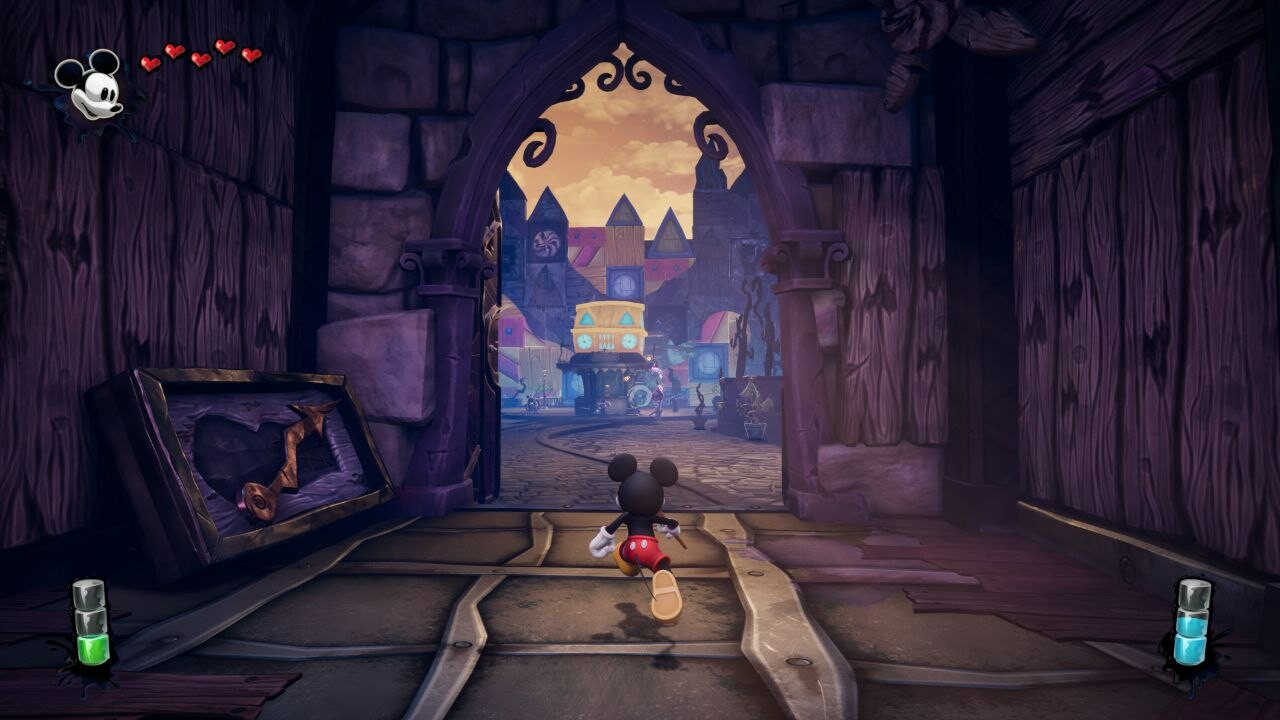Select the blue paint canister
1280x720 pixels.
pos(1192,622)
